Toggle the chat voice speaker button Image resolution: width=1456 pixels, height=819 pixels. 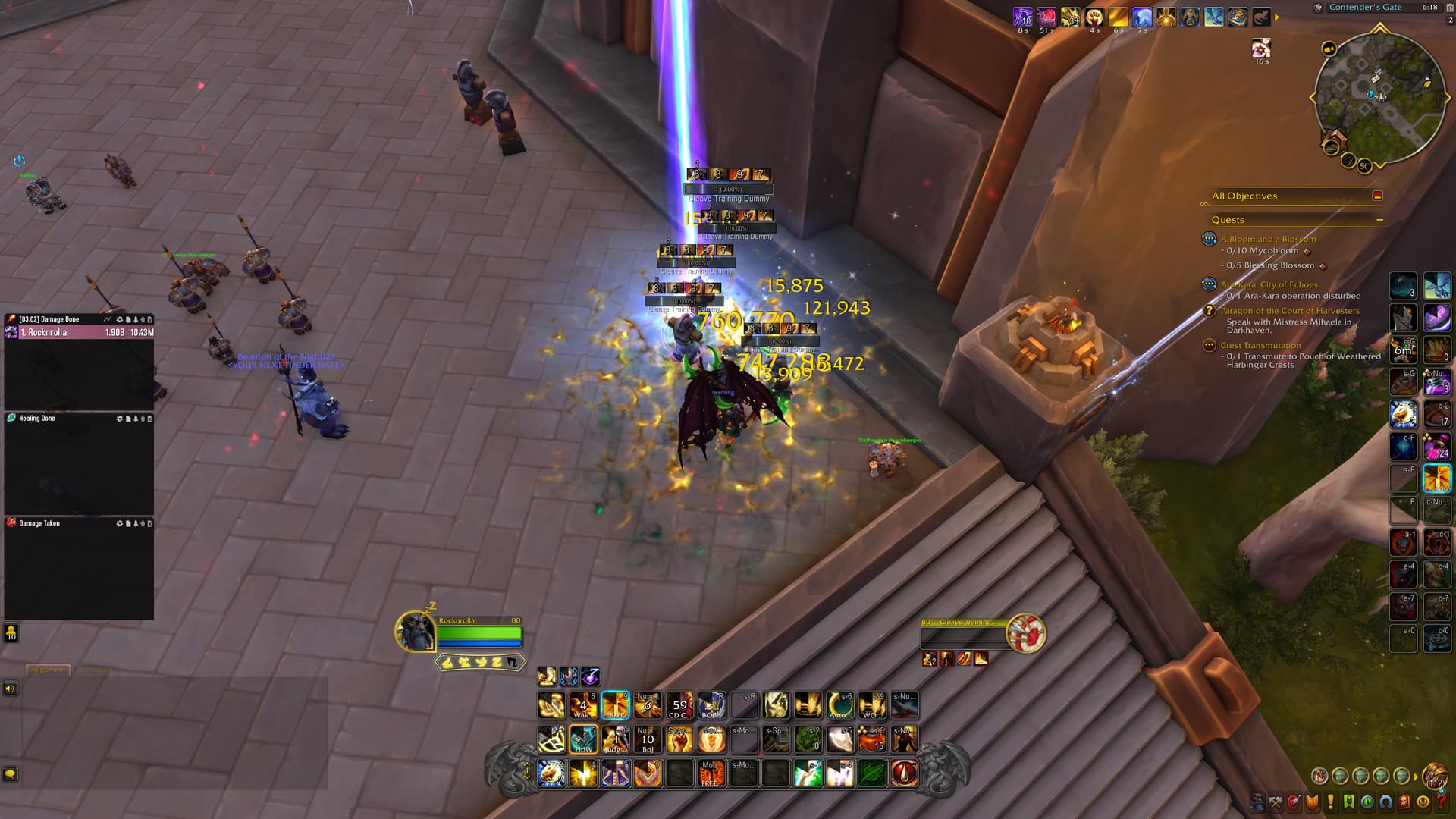point(11,689)
